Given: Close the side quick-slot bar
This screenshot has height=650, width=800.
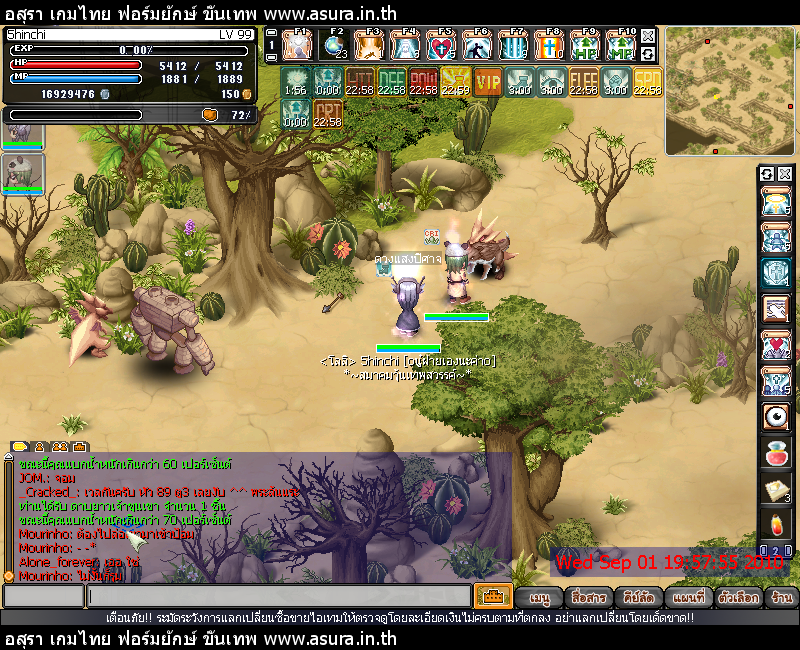Looking at the screenshot, I should click(784, 174).
